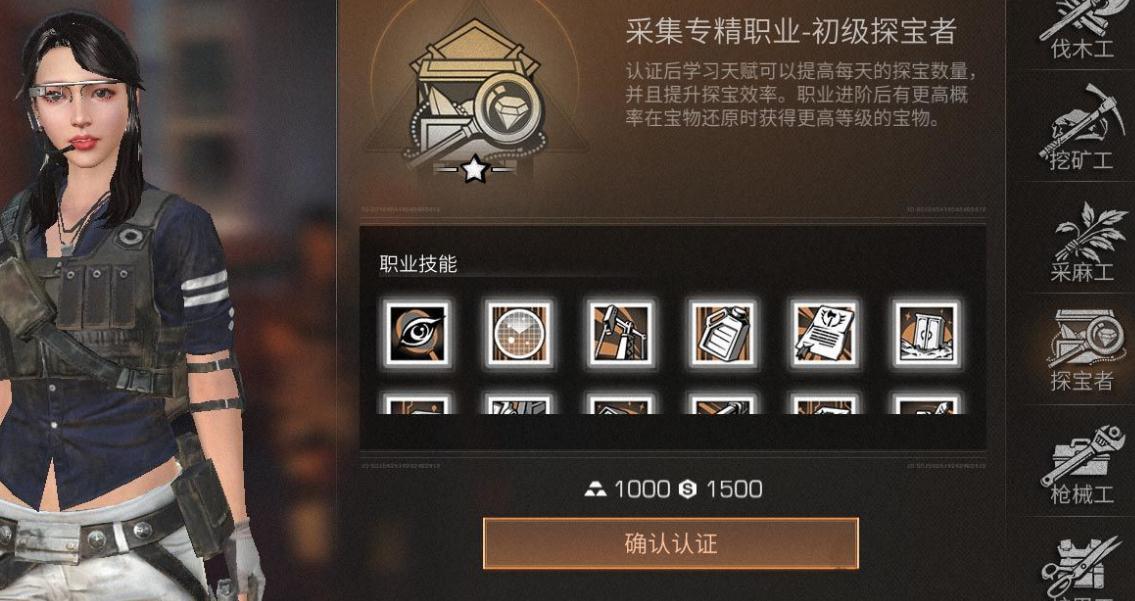Image resolution: width=1135 pixels, height=601 pixels.
Task: Select the eye skill icon
Action: [417, 333]
